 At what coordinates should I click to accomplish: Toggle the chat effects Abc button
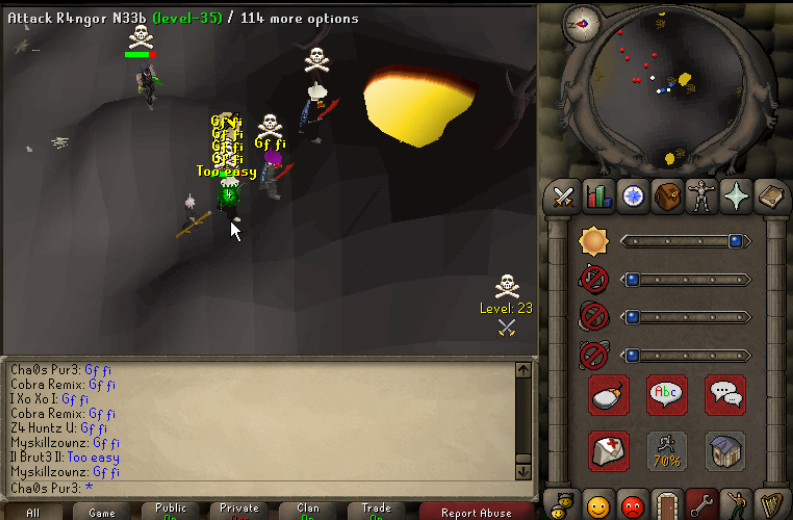667,395
